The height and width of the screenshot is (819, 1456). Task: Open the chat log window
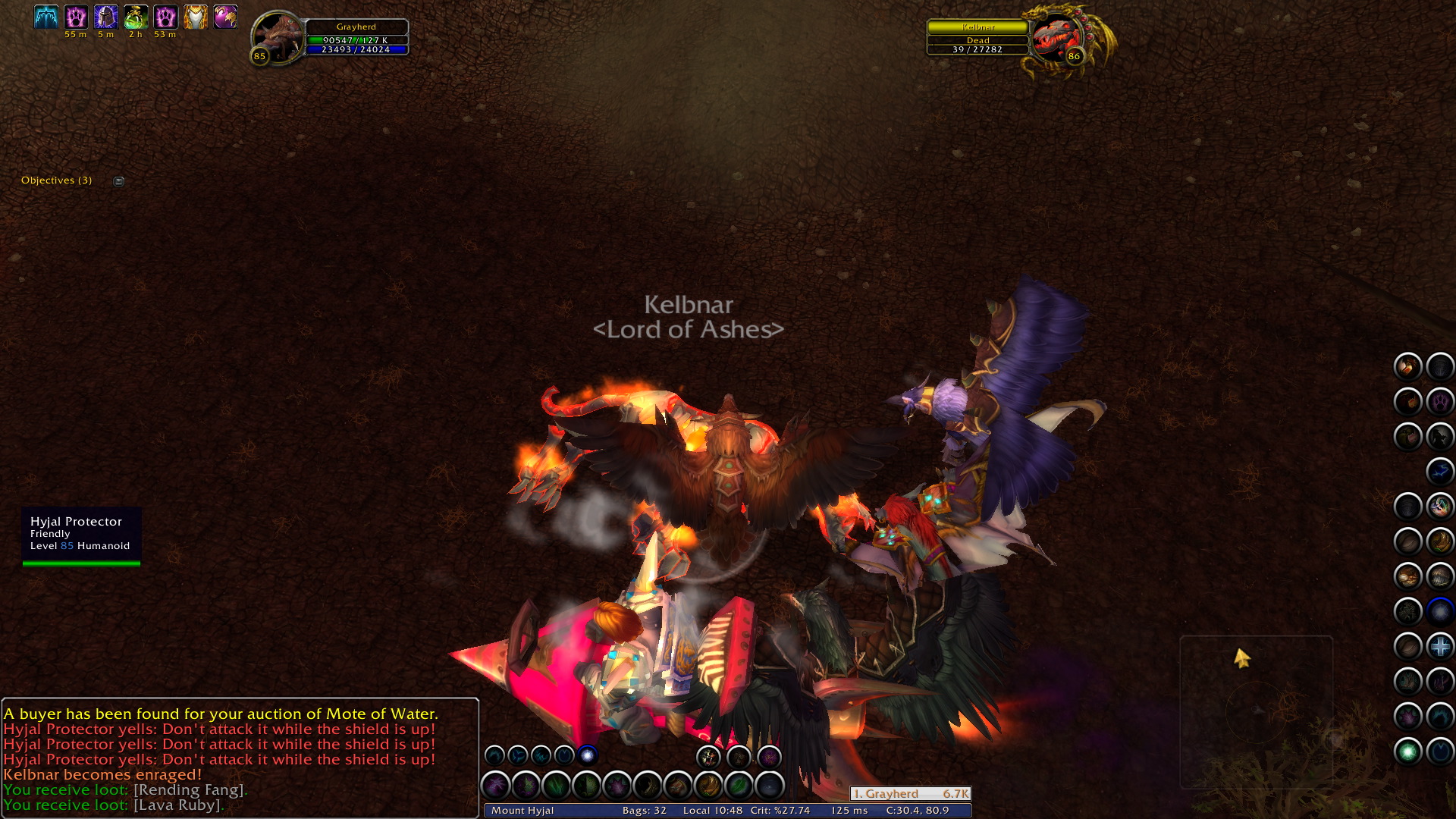pos(240,758)
